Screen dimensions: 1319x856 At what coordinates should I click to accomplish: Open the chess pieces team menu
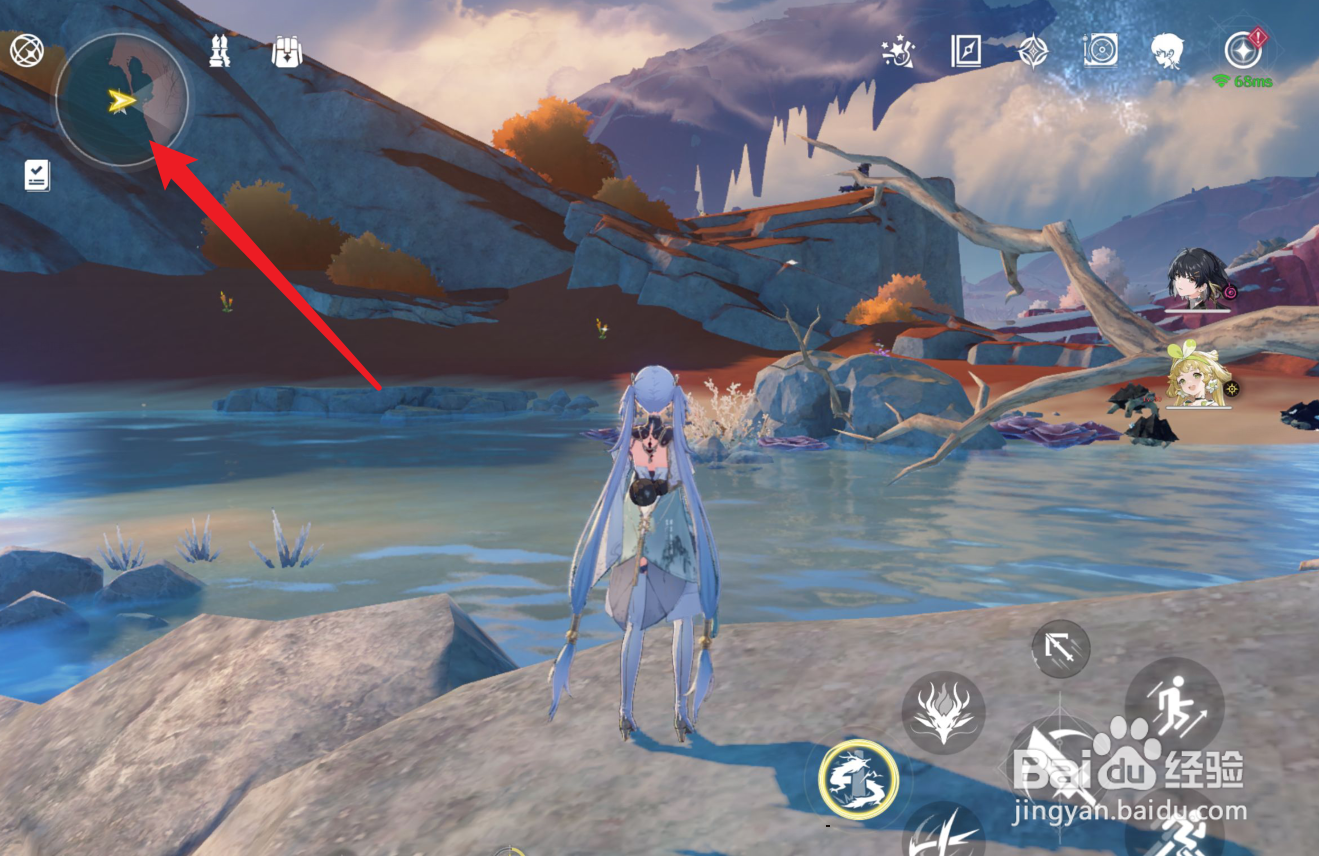click(x=220, y=50)
